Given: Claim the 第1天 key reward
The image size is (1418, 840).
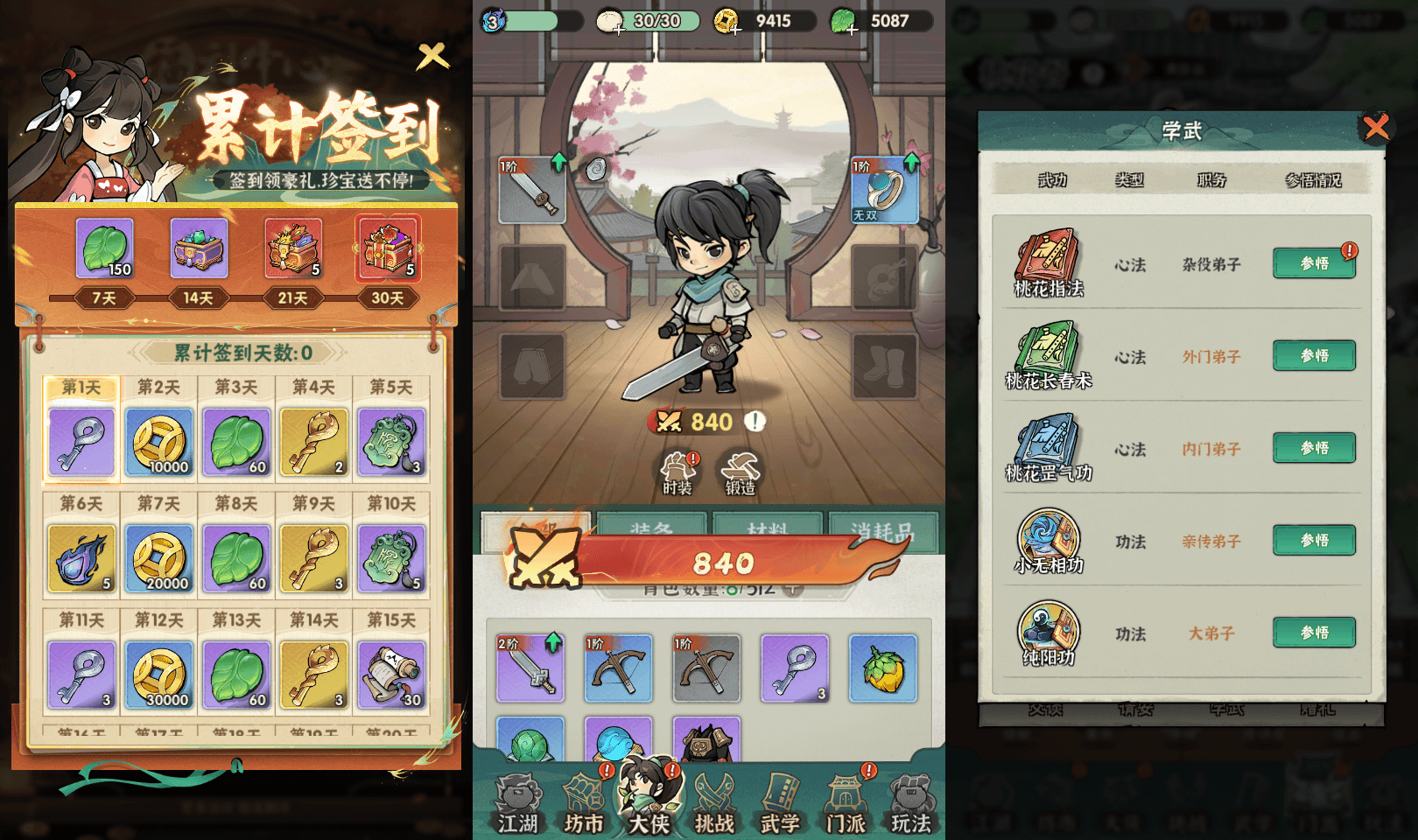Looking at the screenshot, I should [81, 441].
